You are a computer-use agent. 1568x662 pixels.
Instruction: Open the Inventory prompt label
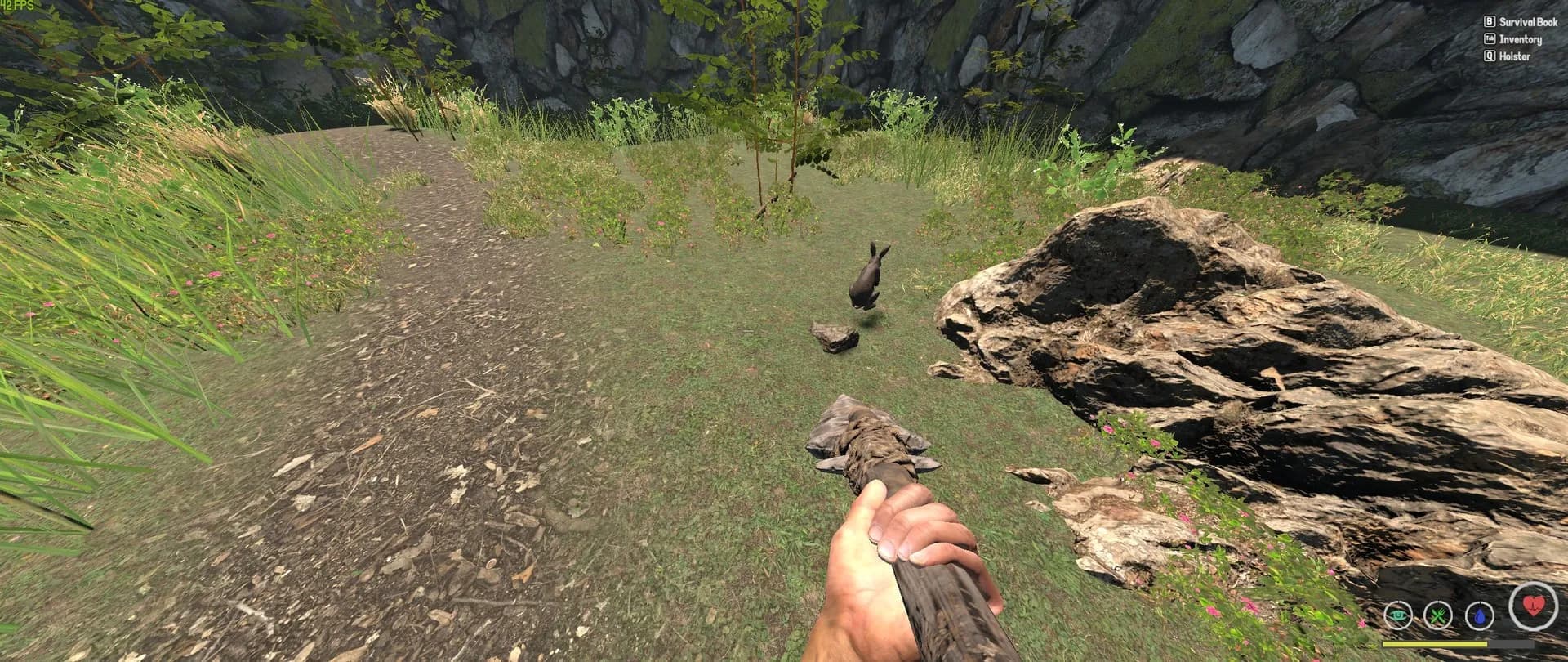pyautogui.click(x=1521, y=39)
